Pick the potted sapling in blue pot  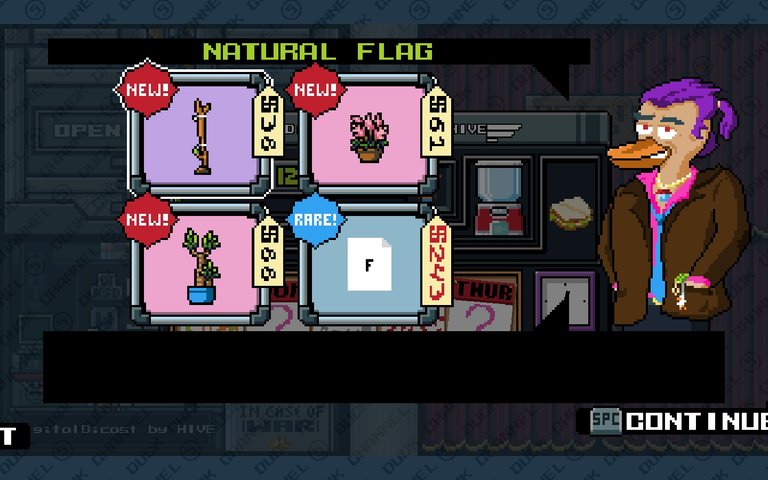199,265
